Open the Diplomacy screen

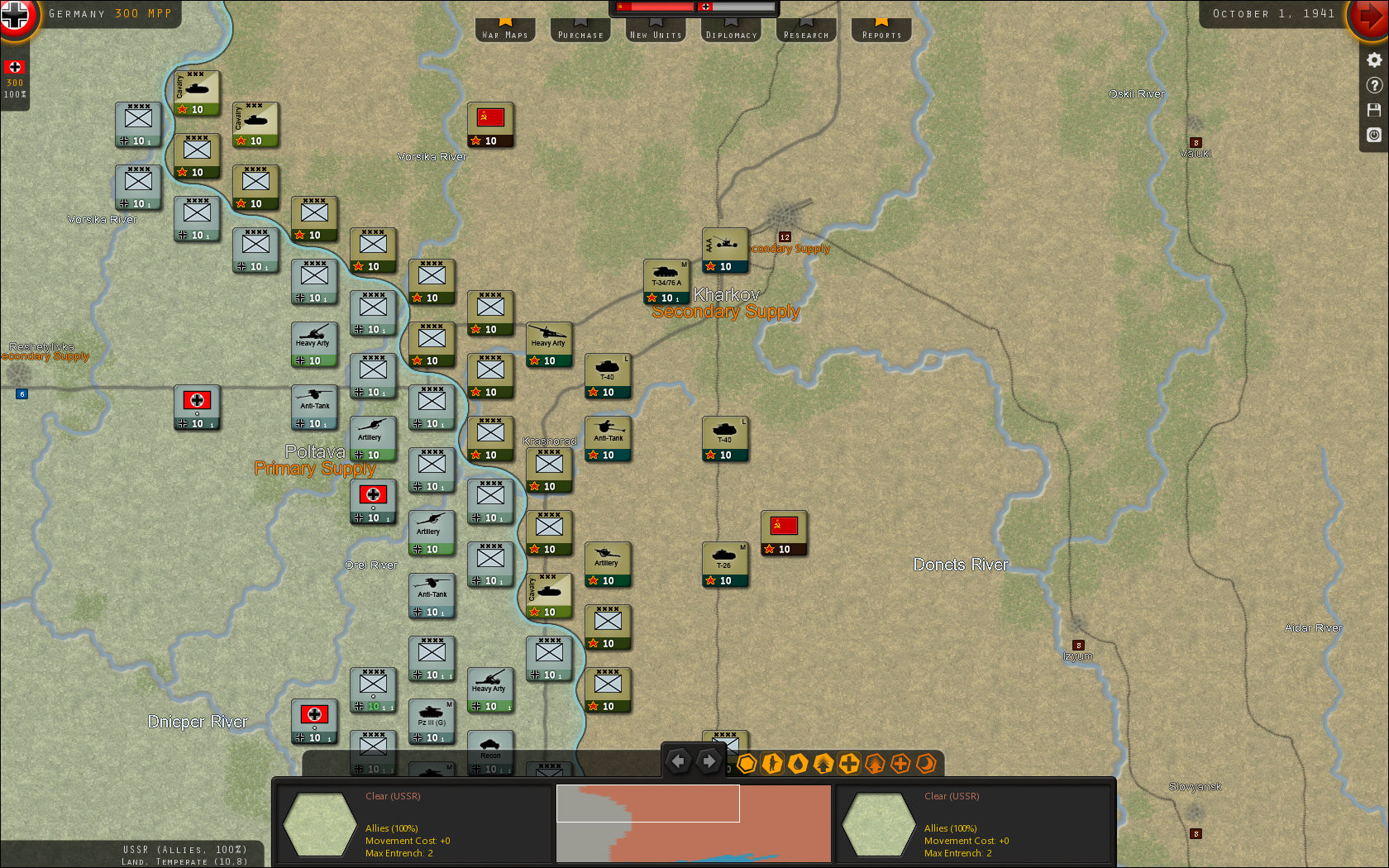[730, 31]
